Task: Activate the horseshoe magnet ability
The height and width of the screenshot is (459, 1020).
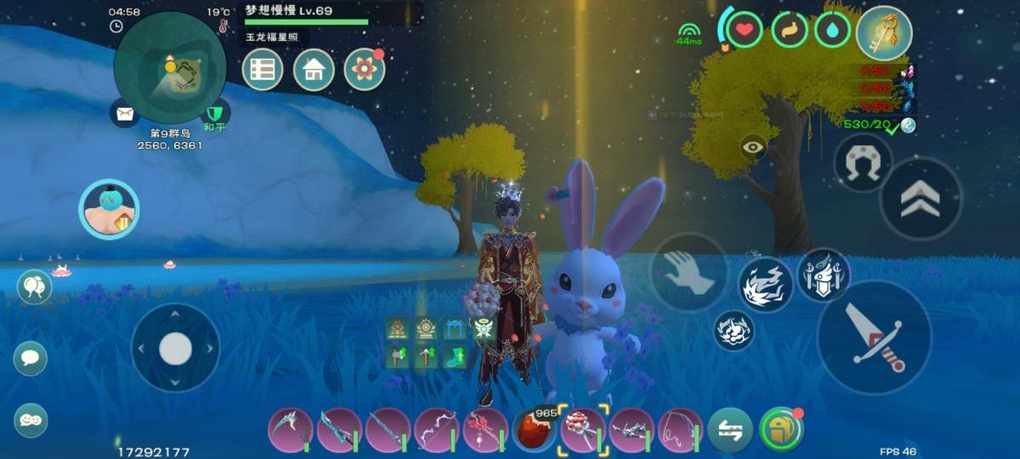Action: click(861, 164)
